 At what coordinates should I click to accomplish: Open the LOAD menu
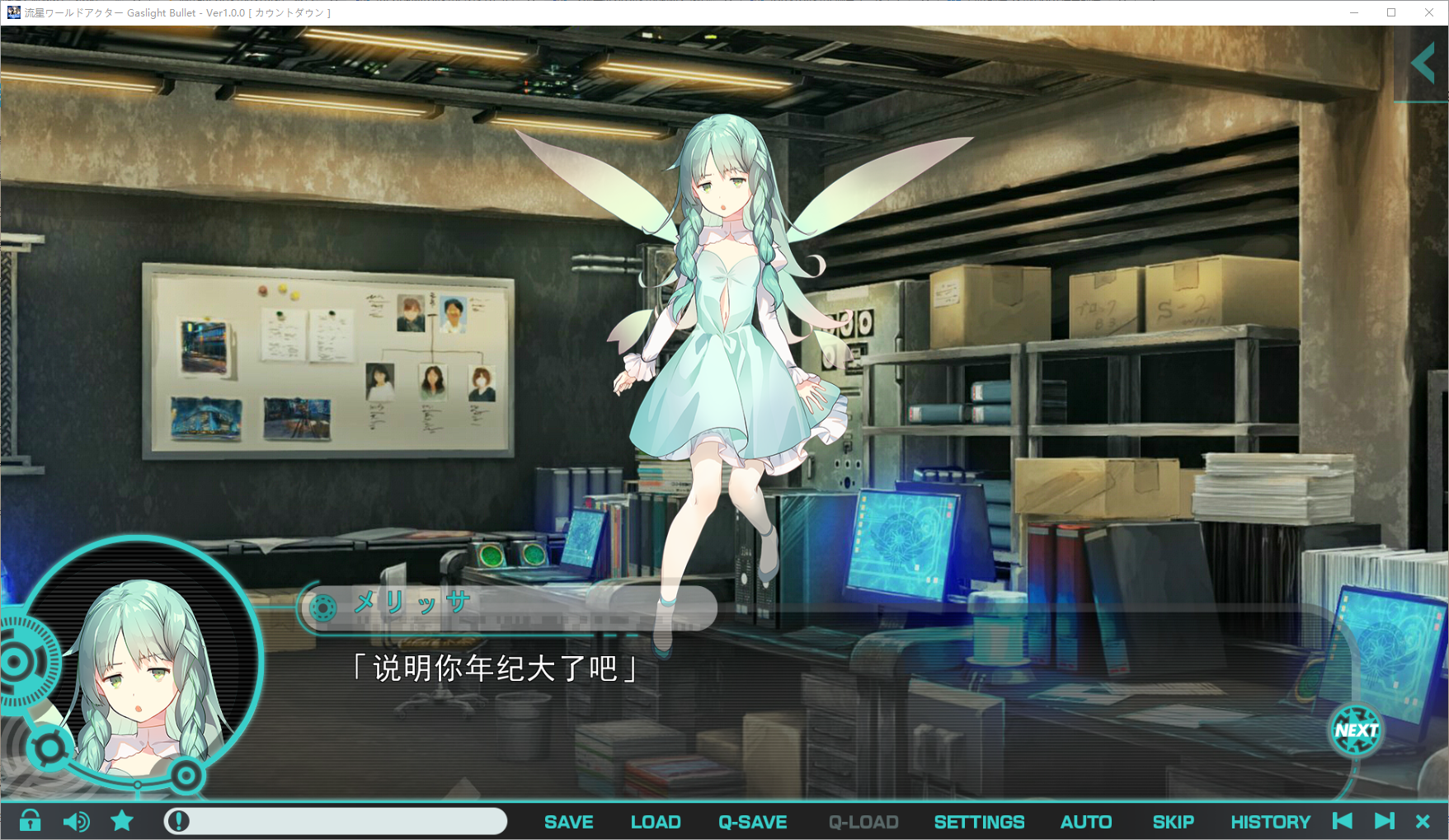tap(656, 822)
